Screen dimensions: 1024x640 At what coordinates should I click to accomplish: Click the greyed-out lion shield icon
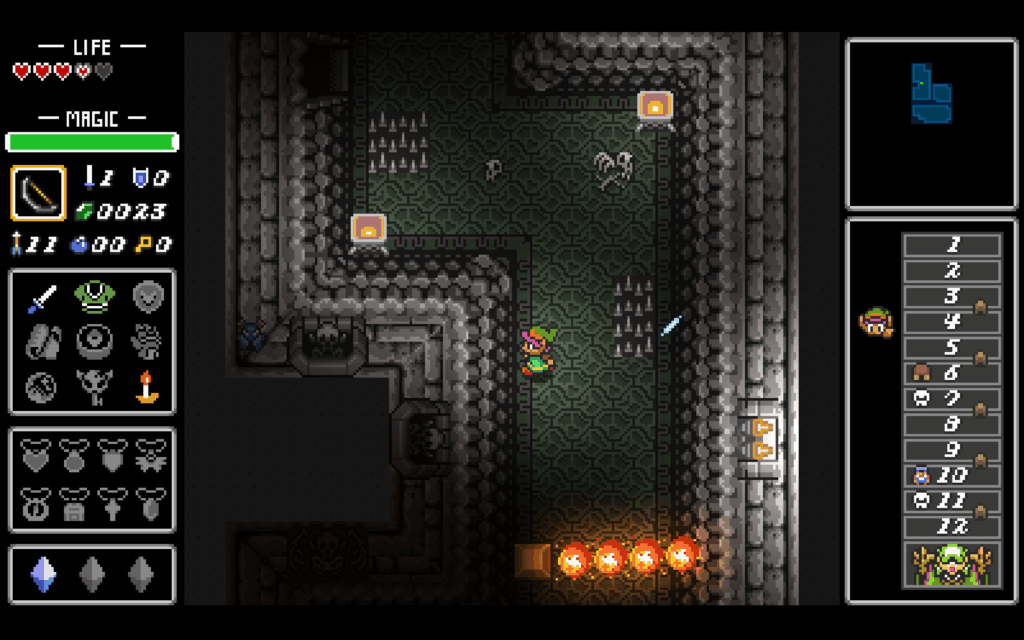(148, 297)
